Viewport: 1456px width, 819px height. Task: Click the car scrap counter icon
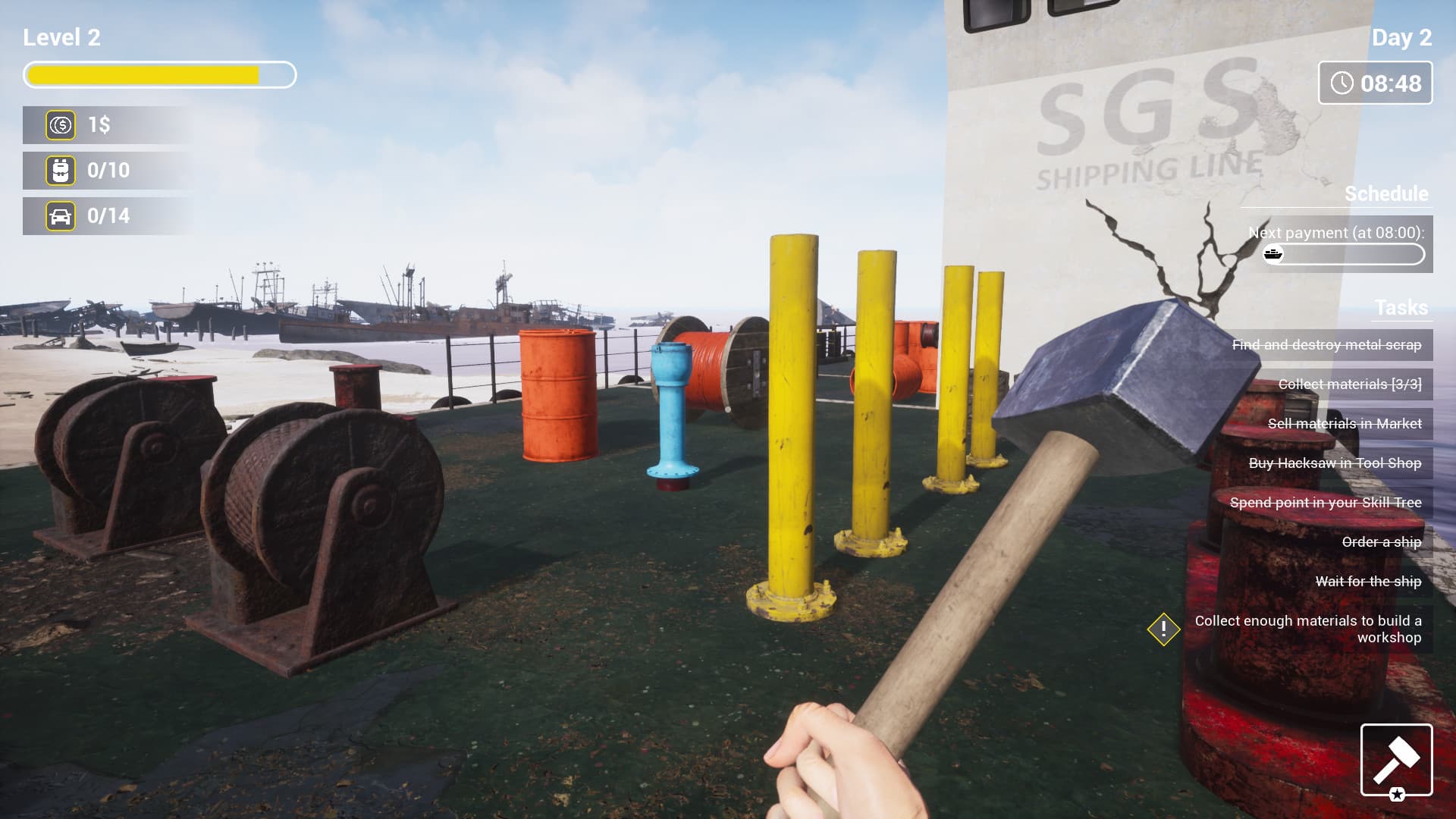[61, 216]
